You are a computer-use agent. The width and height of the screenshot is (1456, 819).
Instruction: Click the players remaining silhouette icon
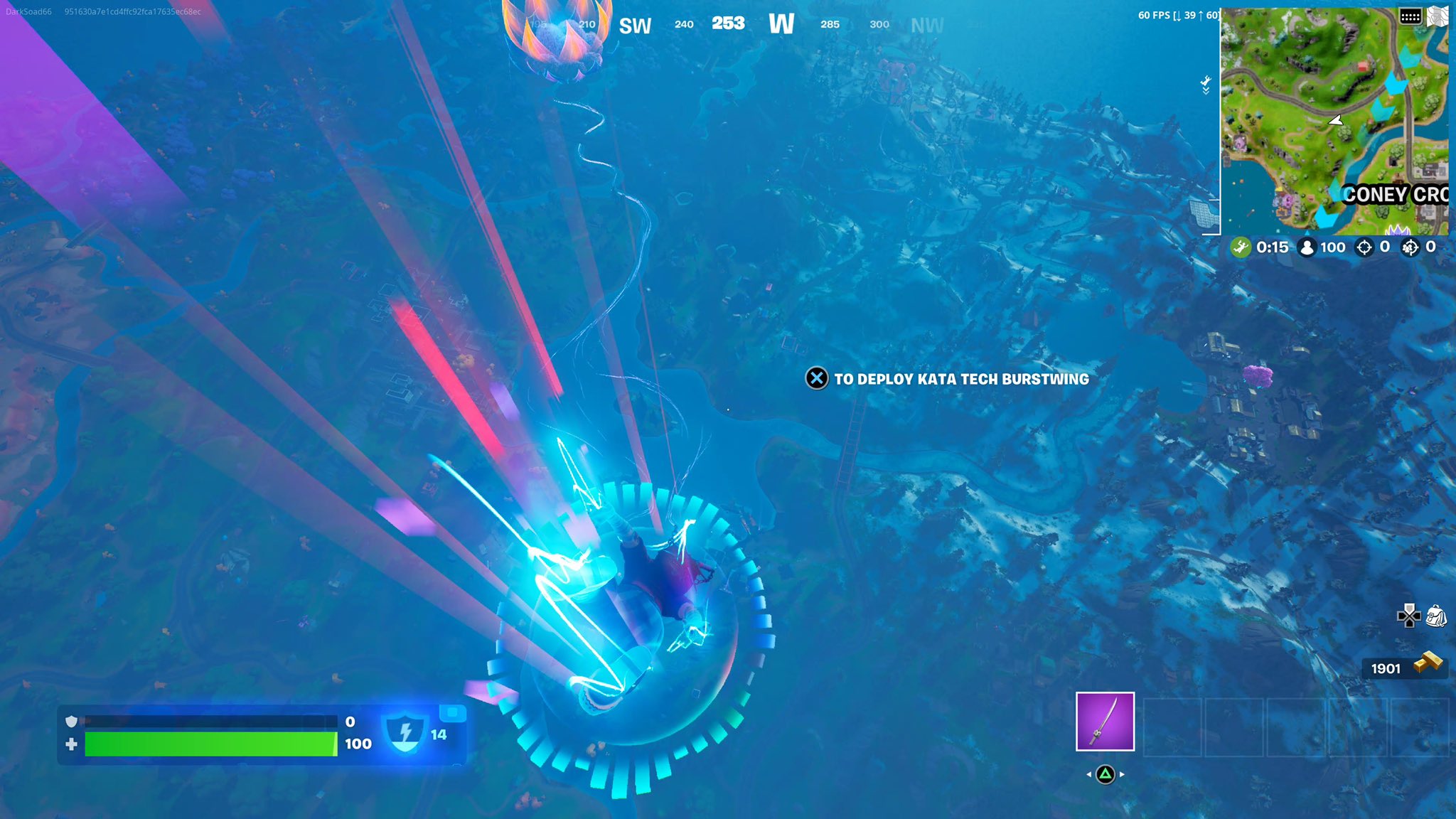click(1307, 248)
